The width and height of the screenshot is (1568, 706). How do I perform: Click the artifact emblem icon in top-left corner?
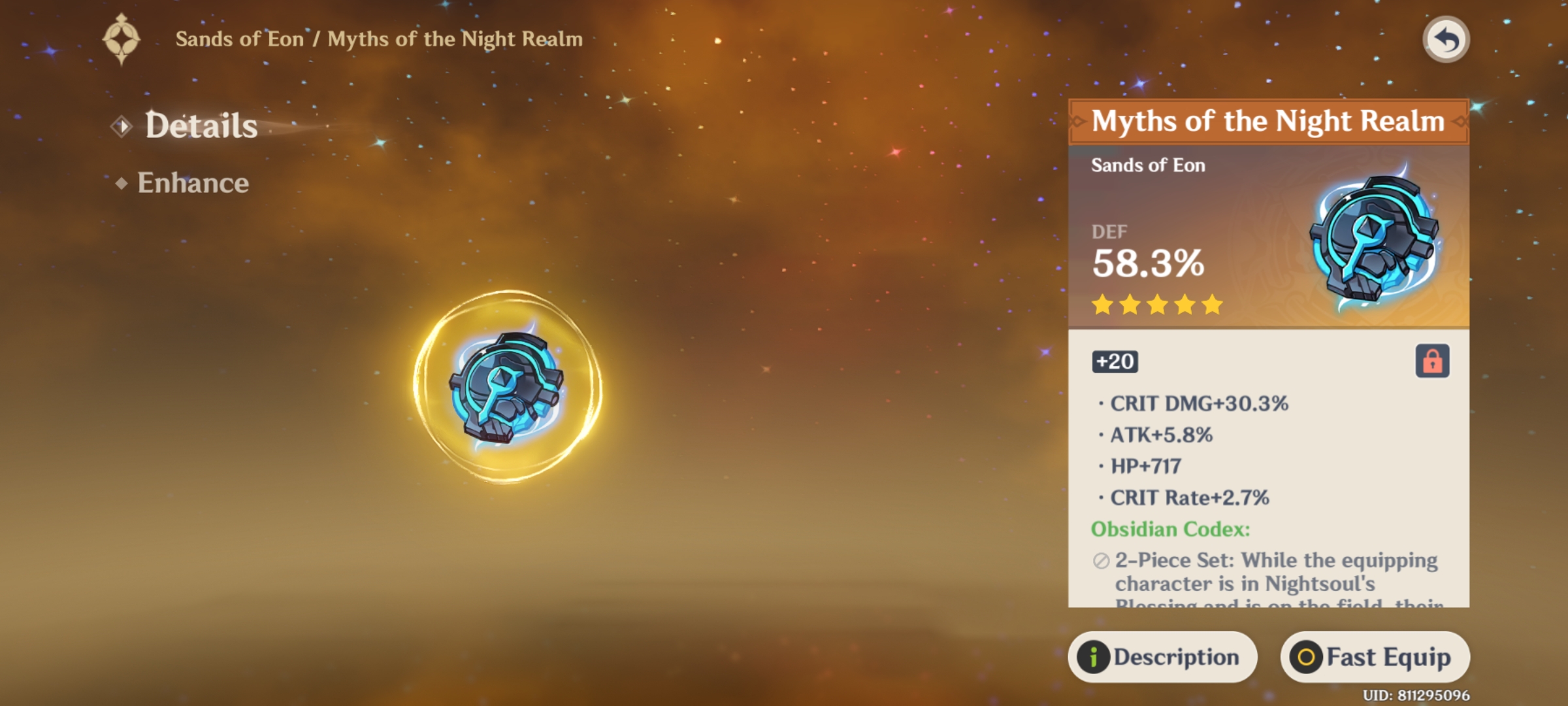122,38
